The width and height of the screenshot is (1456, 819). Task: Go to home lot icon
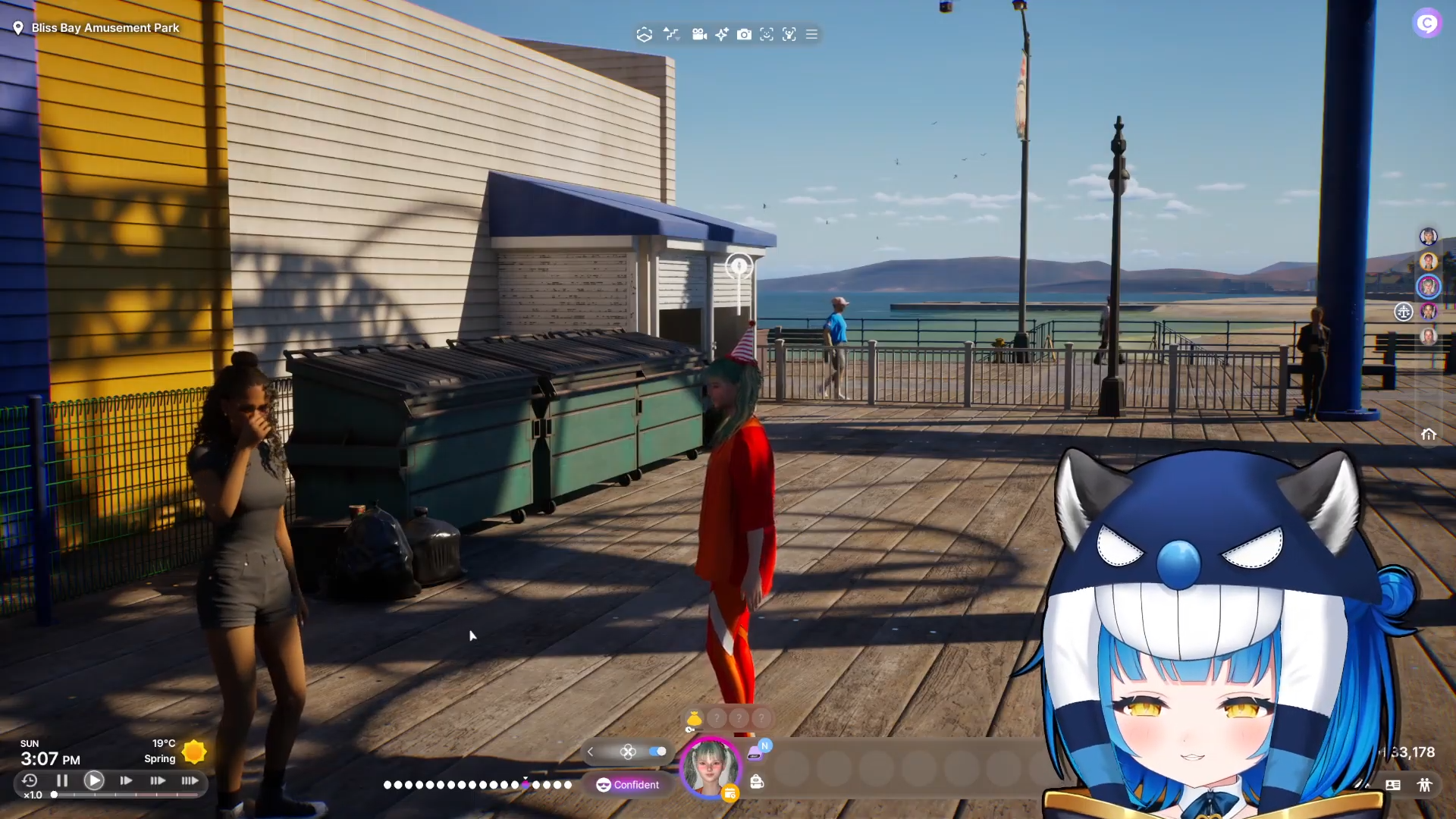[x=1429, y=435]
